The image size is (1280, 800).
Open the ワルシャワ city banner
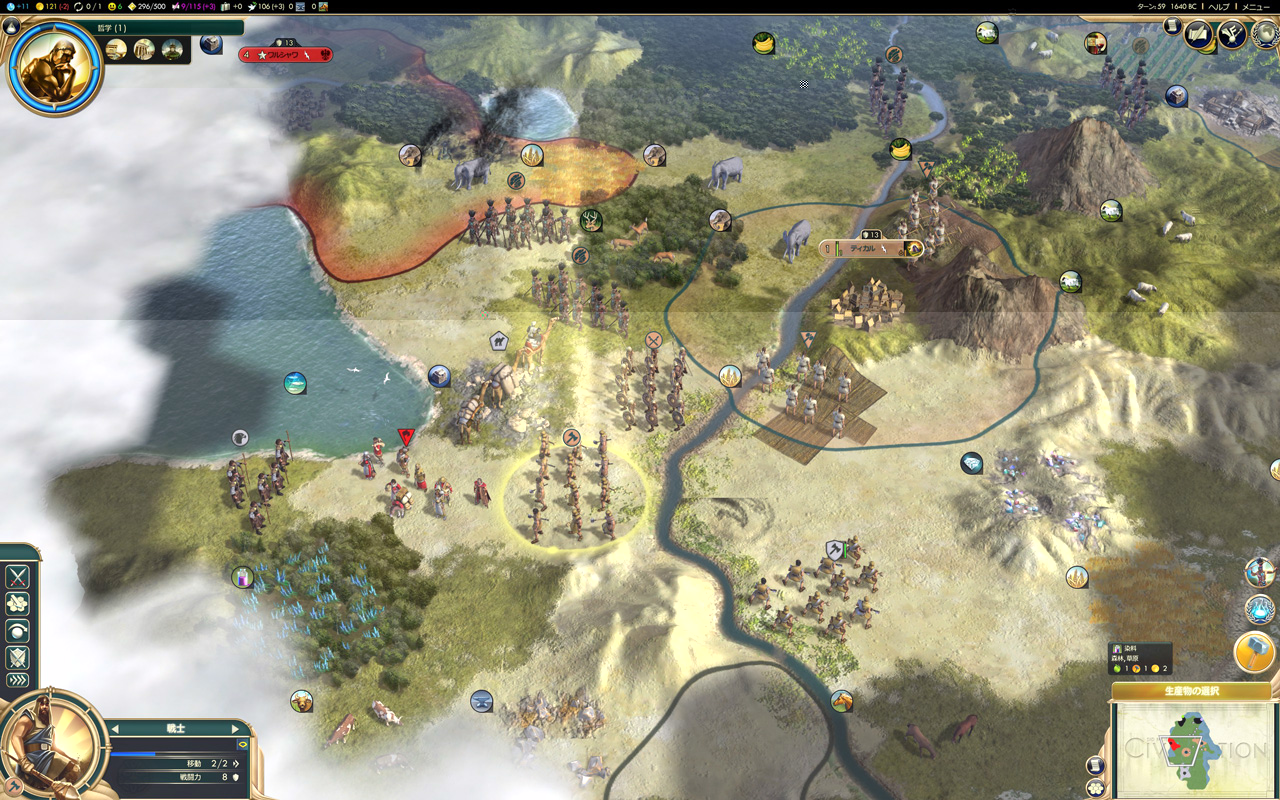287,55
